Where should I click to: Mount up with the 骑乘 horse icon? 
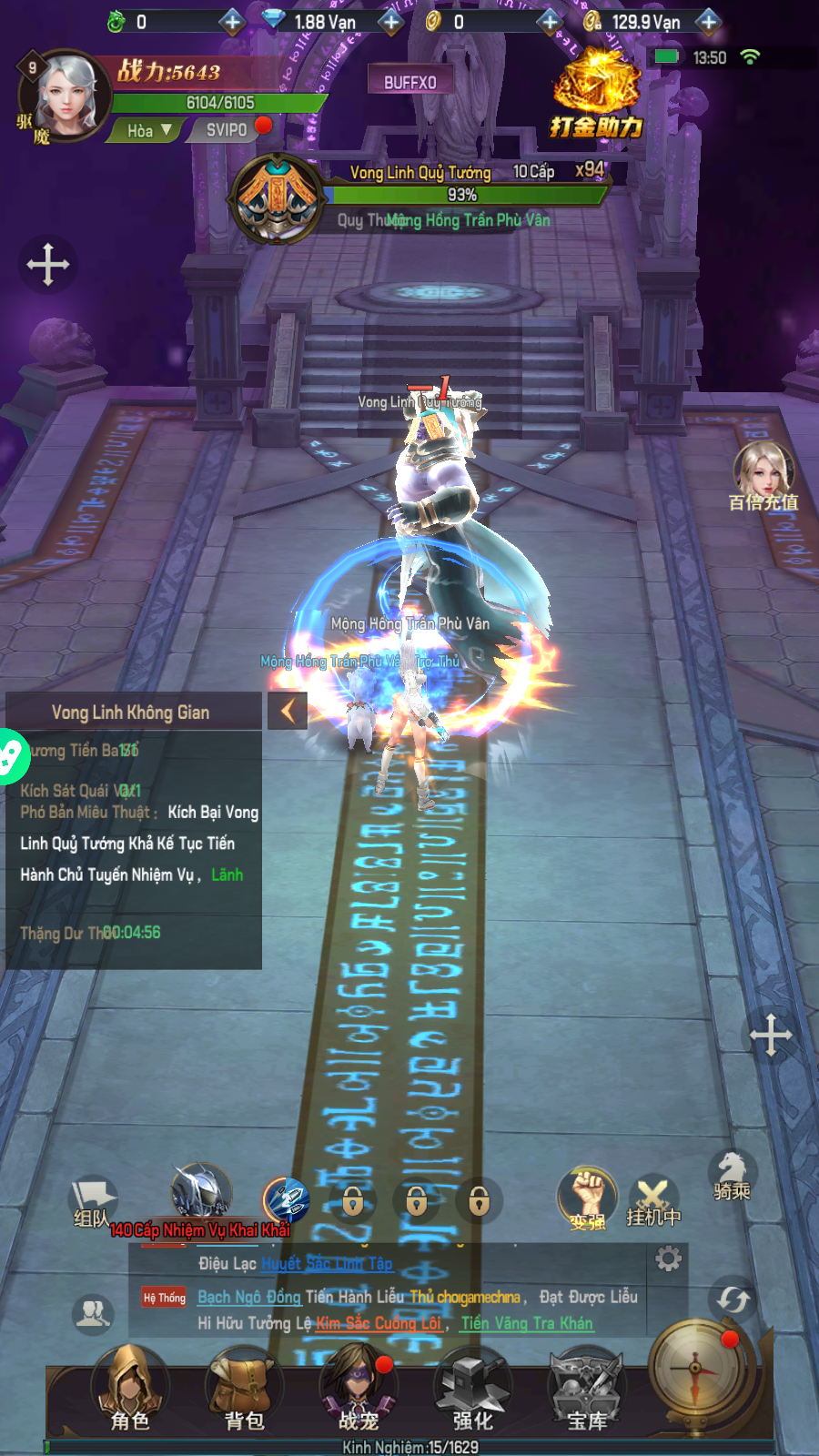(x=732, y=1176)
